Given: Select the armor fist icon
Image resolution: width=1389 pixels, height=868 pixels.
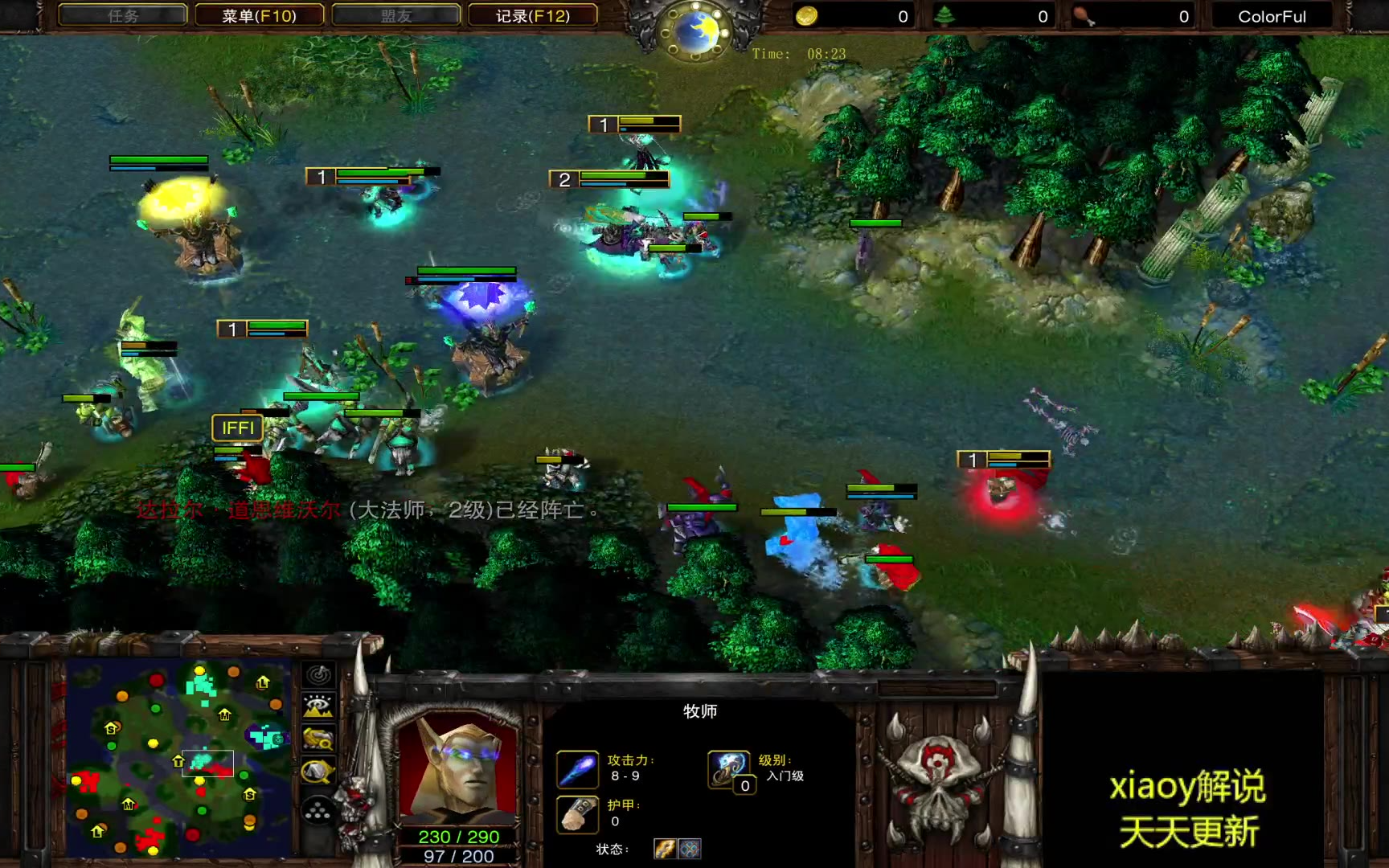Looking at the screenshot, I should pos(578,813).
